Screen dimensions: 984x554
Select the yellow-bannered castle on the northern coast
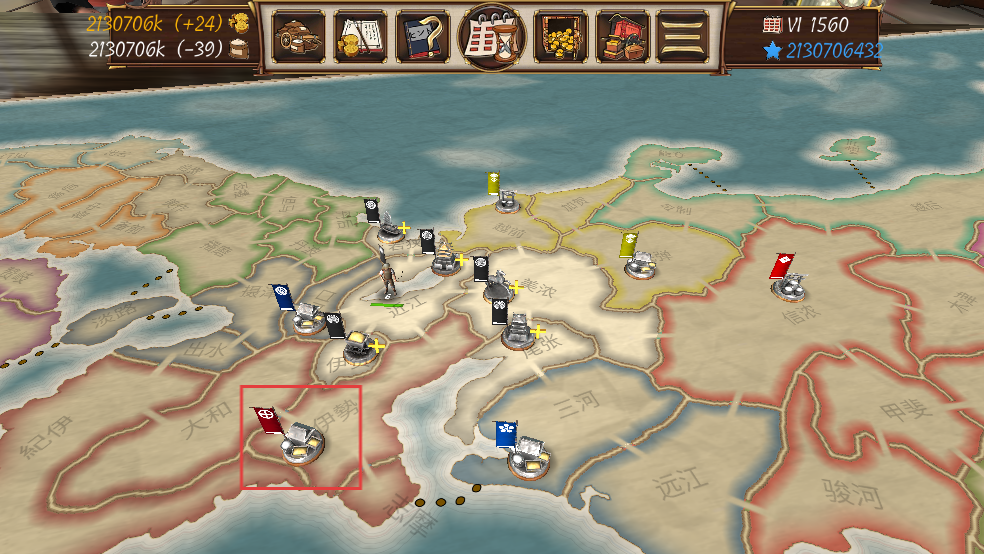pos(505,198)
